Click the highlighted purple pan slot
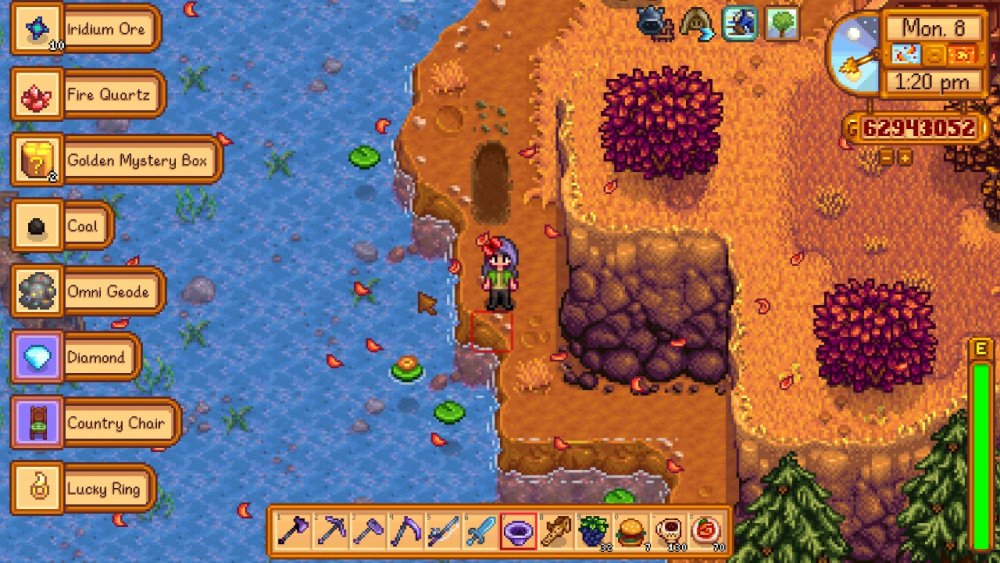The width and height of the screenshot is (1000, 563). [517, 531]
